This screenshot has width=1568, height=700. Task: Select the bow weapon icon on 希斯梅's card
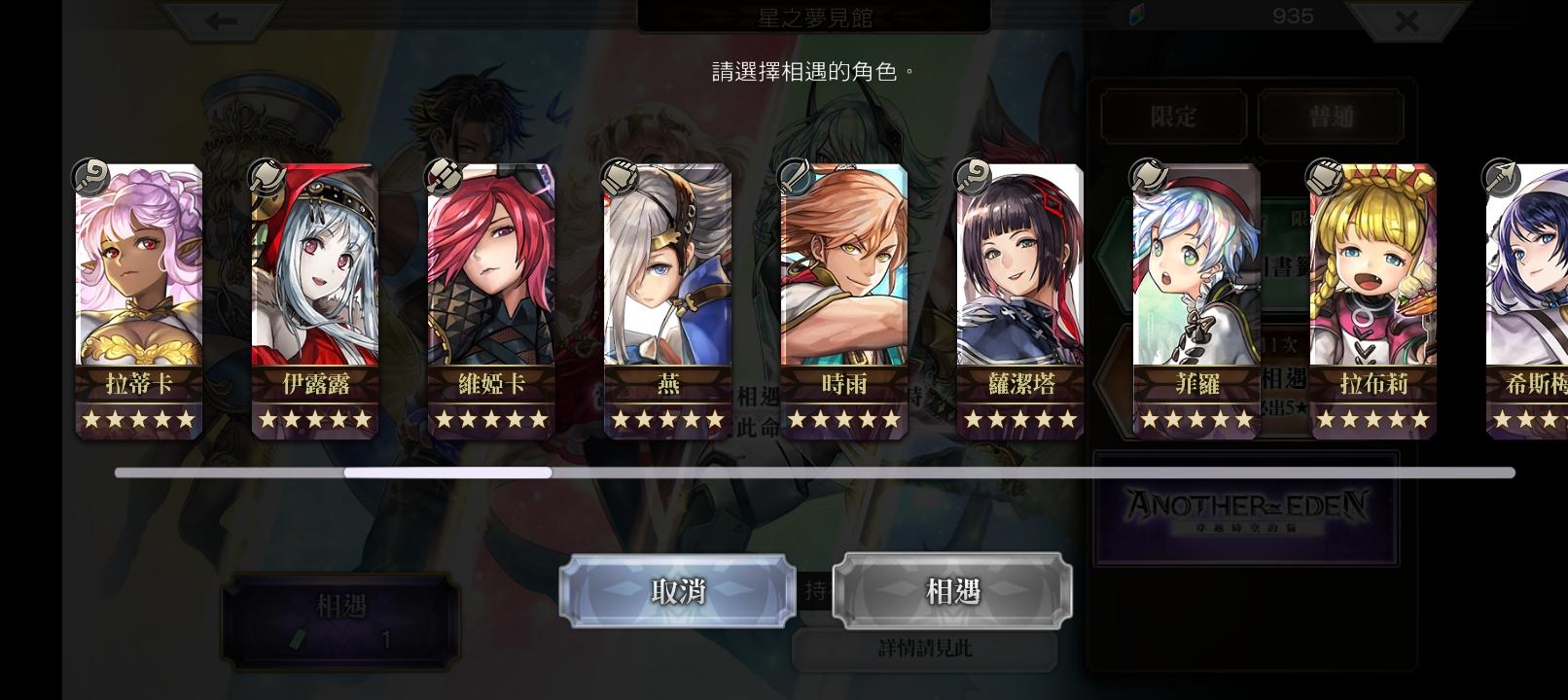(1501, 178)
